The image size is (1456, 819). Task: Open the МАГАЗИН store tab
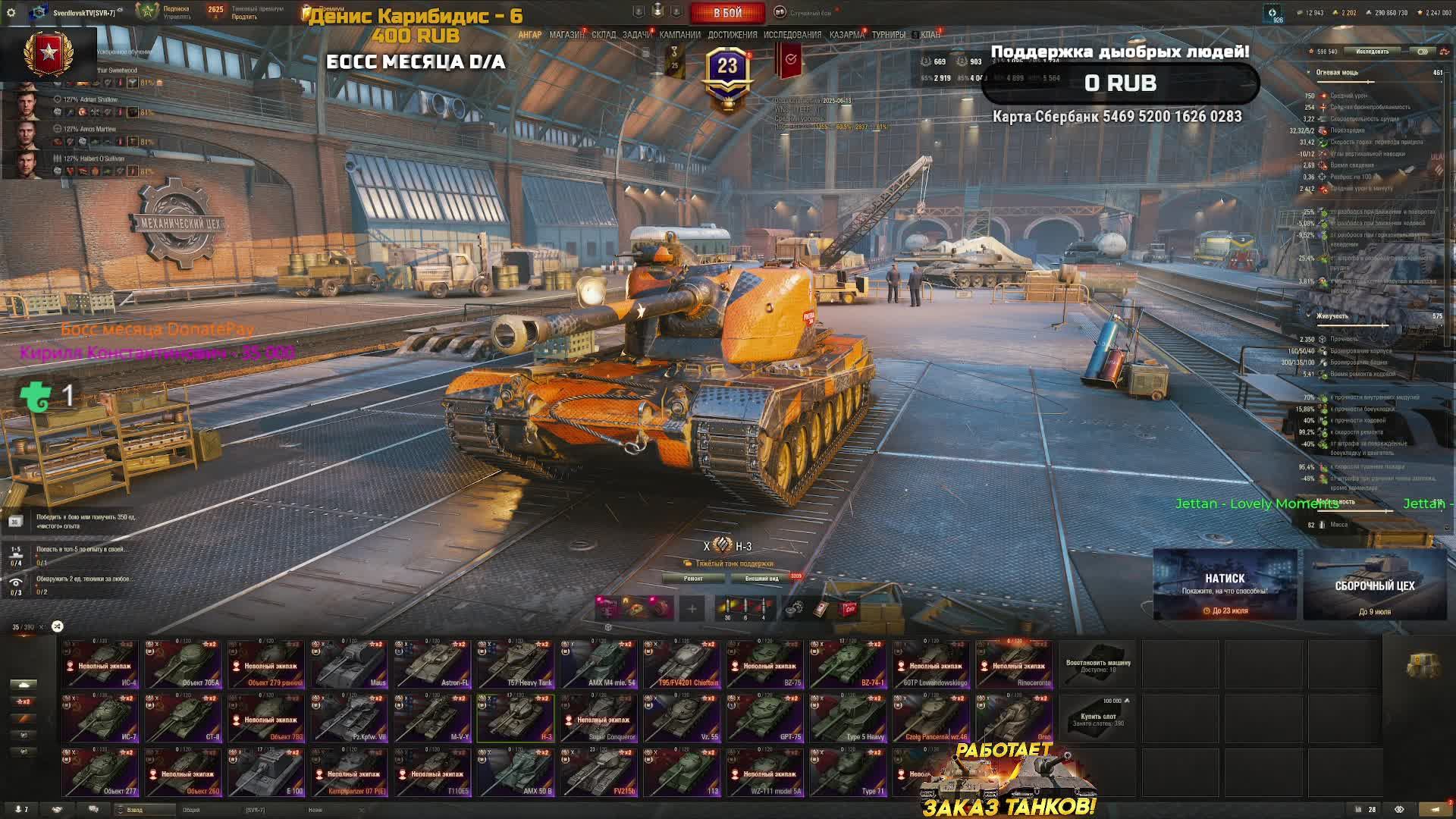pos(566,35)
